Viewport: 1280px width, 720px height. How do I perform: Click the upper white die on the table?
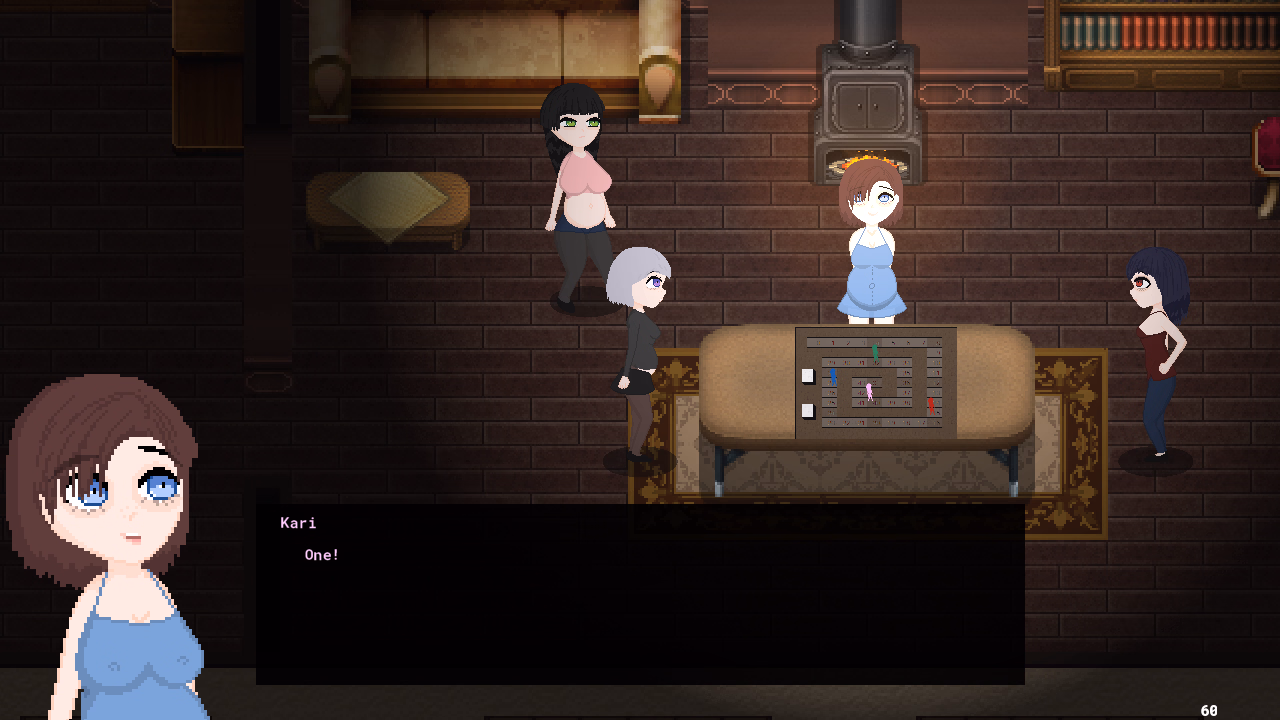point(808,376)
